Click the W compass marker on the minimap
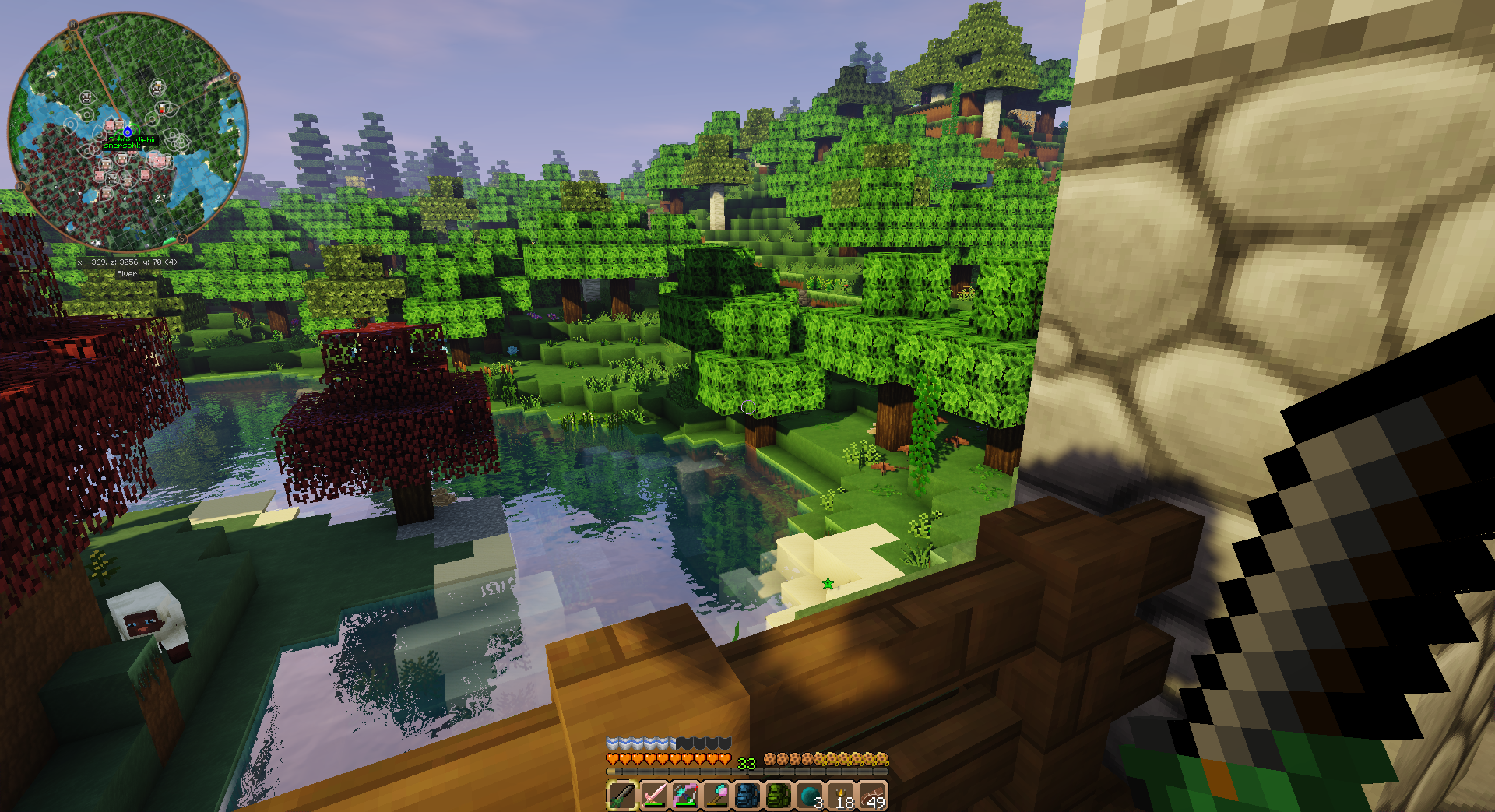The height and width of the screenshot is (812, 1495). (x=21, y=185)
